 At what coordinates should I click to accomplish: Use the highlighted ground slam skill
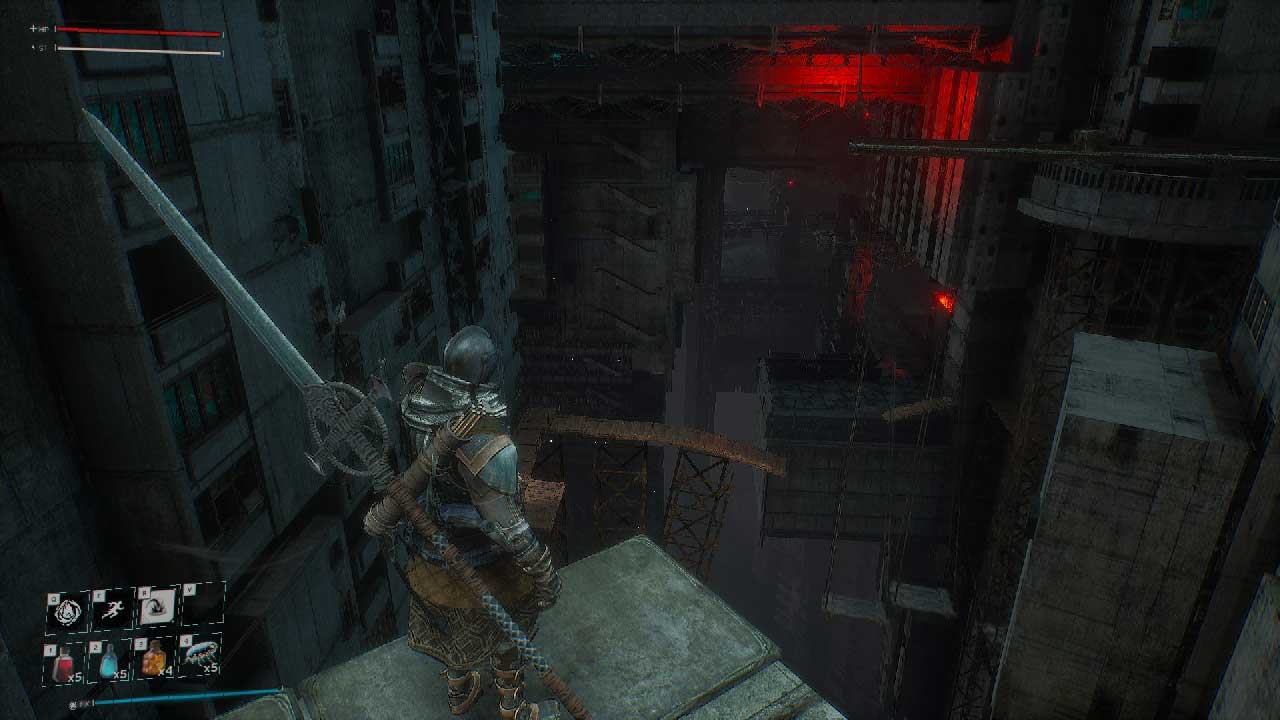(x=158, y=606)
